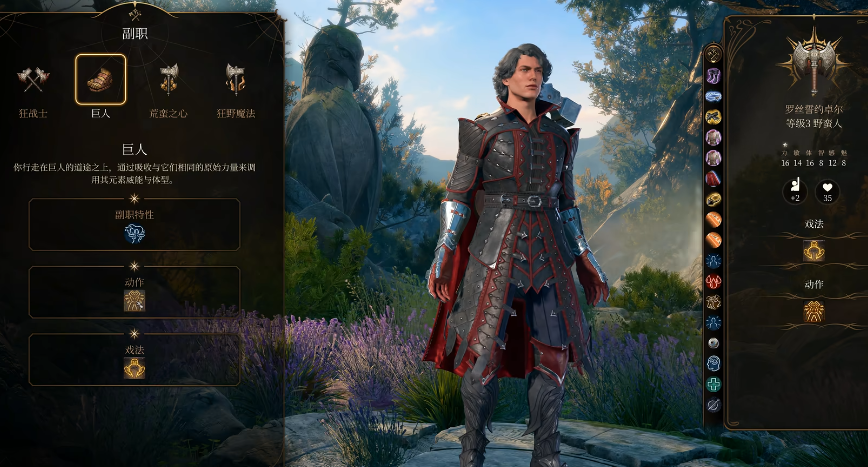This screenshot has height=467, width=868.
Task: Inspect the 戏法 icon in the subclass panel
Action: pos(134,367)
